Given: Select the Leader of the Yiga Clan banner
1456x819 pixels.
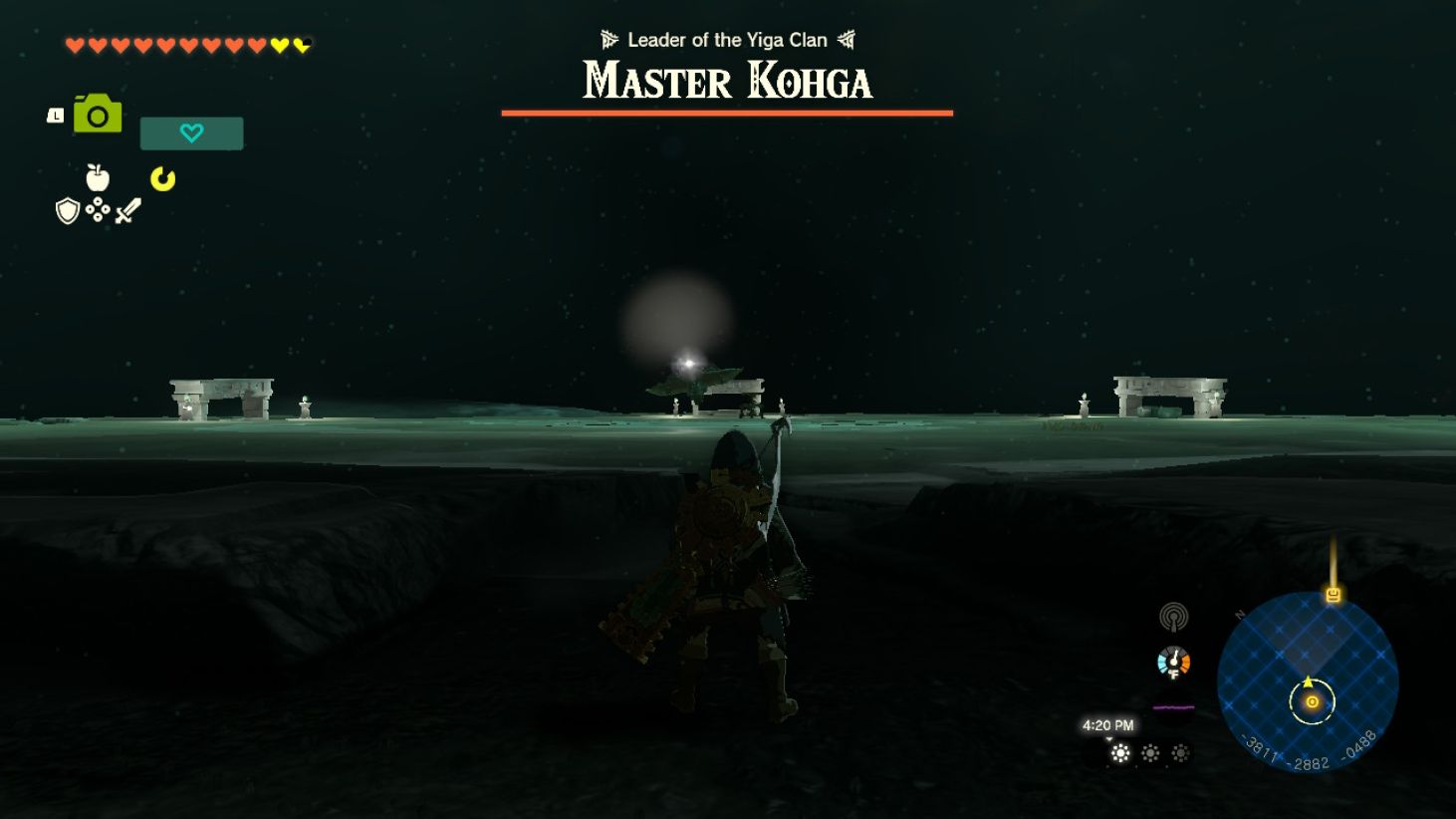Looking at the screenshot, I should 726,40.
